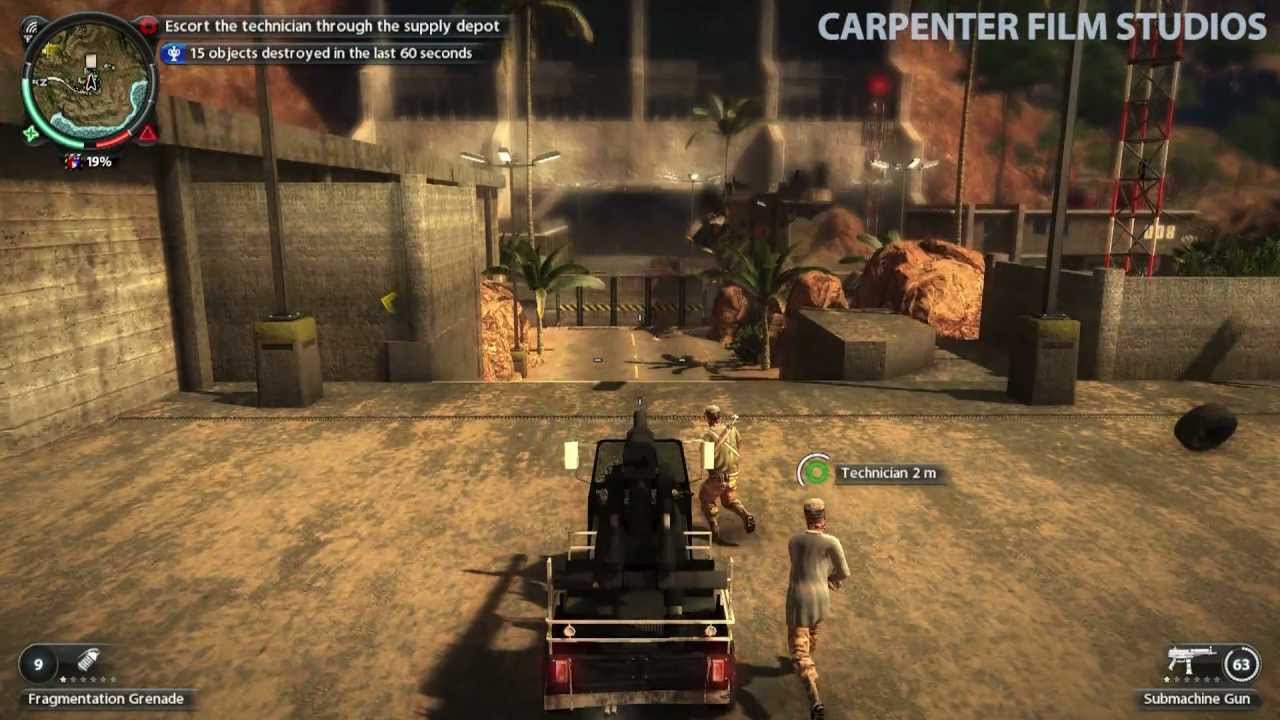Click the trophy icon beside the destruction counter

coord(175,54)
